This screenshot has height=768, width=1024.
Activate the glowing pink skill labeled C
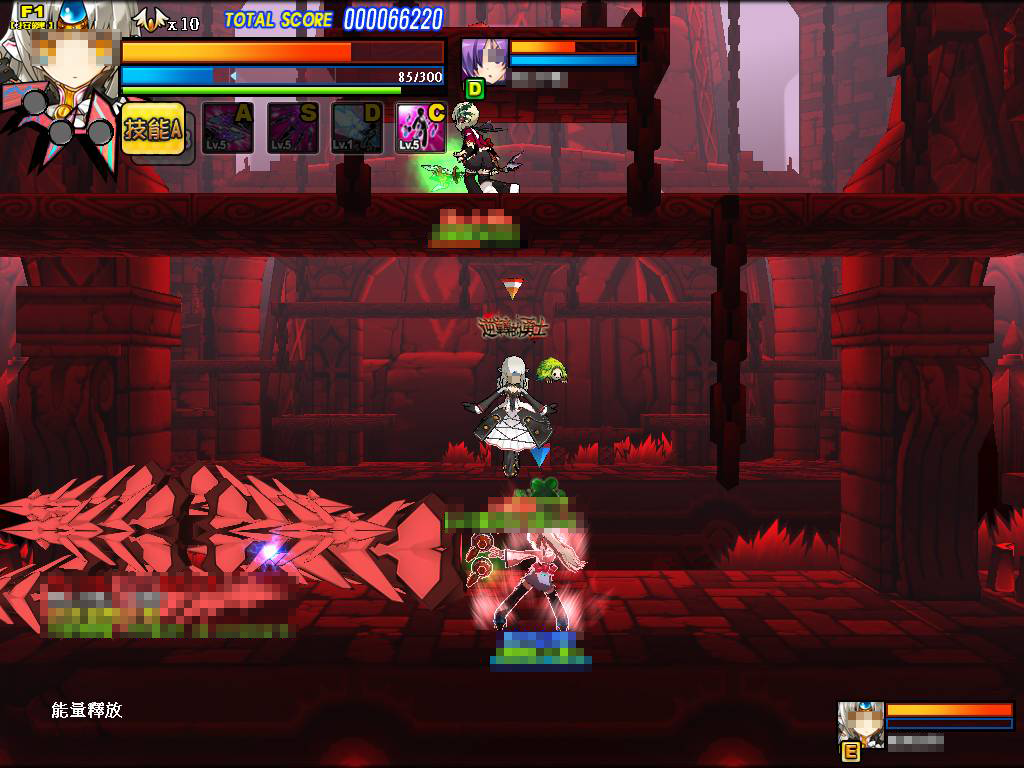421,129
